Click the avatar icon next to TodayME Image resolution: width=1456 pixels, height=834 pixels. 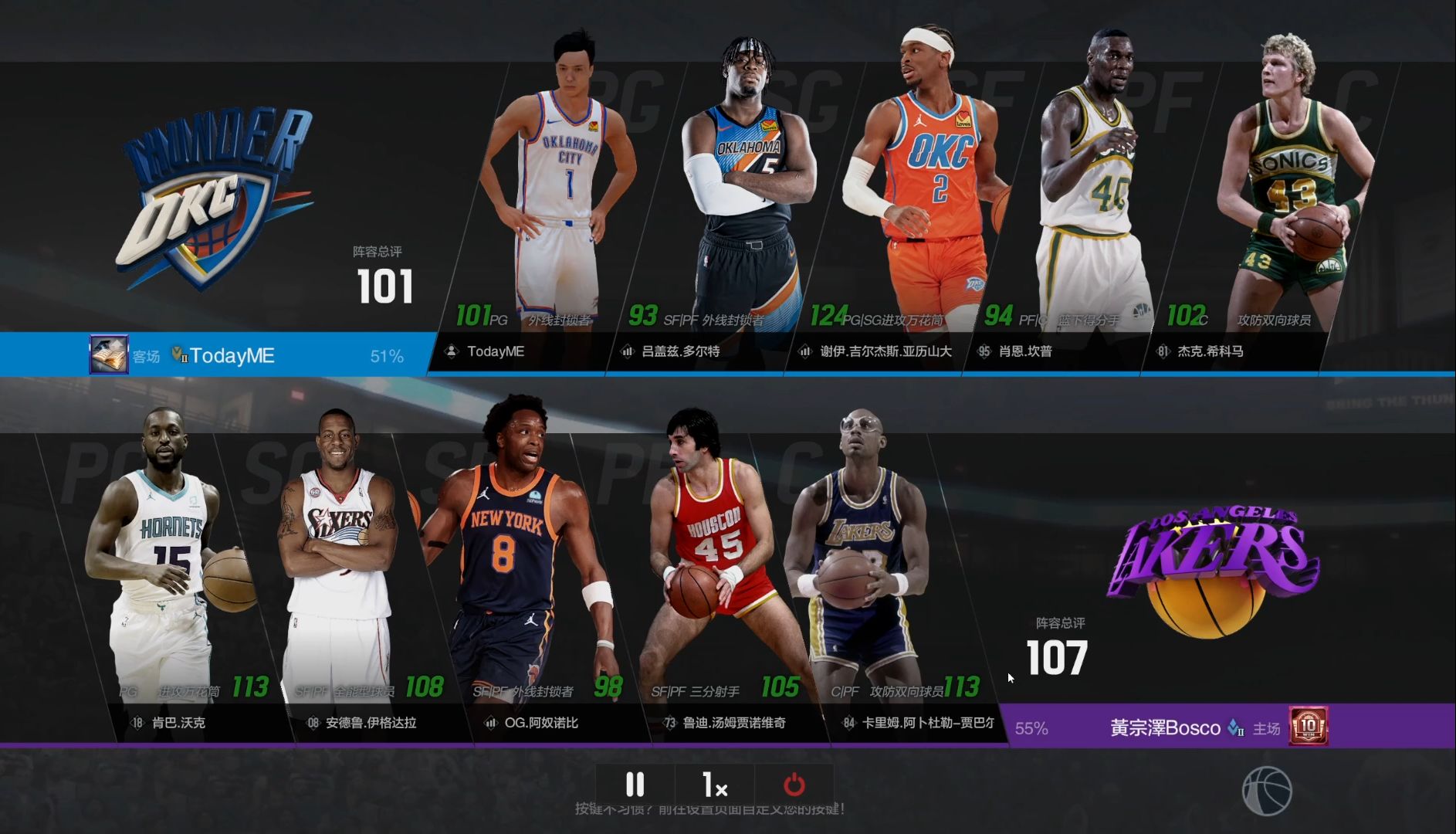[450, 351]
